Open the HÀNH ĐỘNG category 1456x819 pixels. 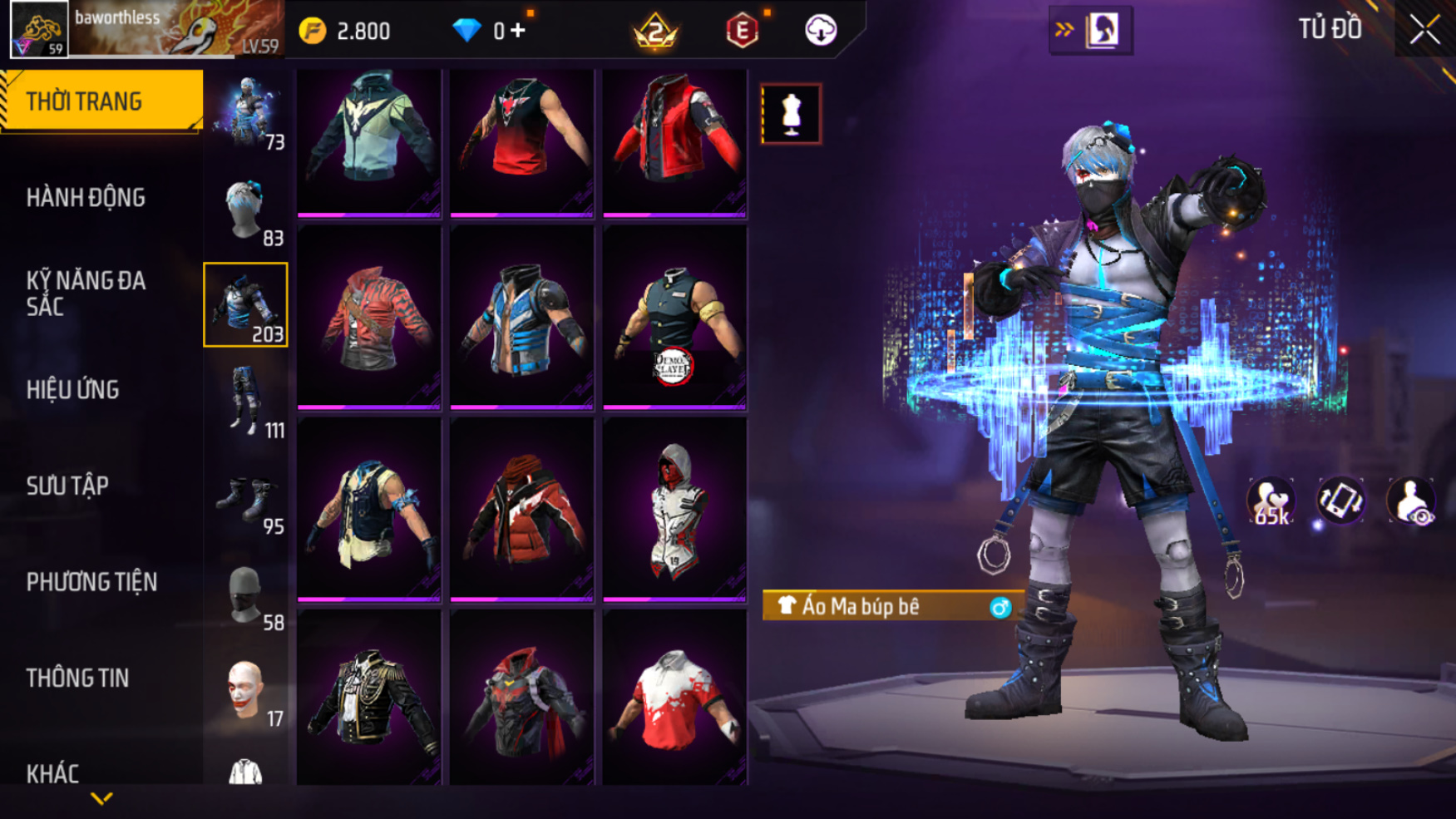click(86, 198)
